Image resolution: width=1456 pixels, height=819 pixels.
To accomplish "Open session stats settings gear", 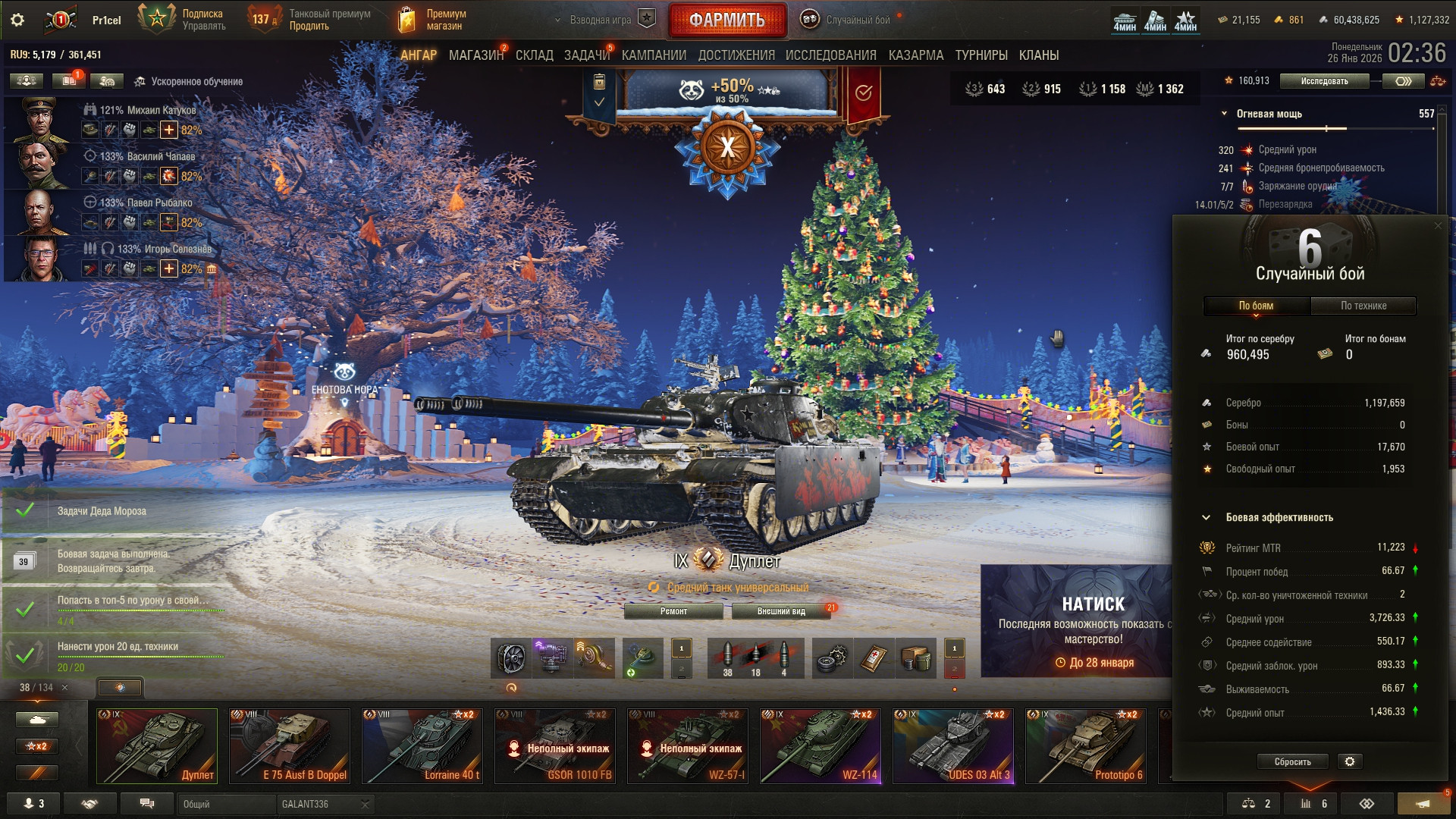I will click(x=1350, y=761).
